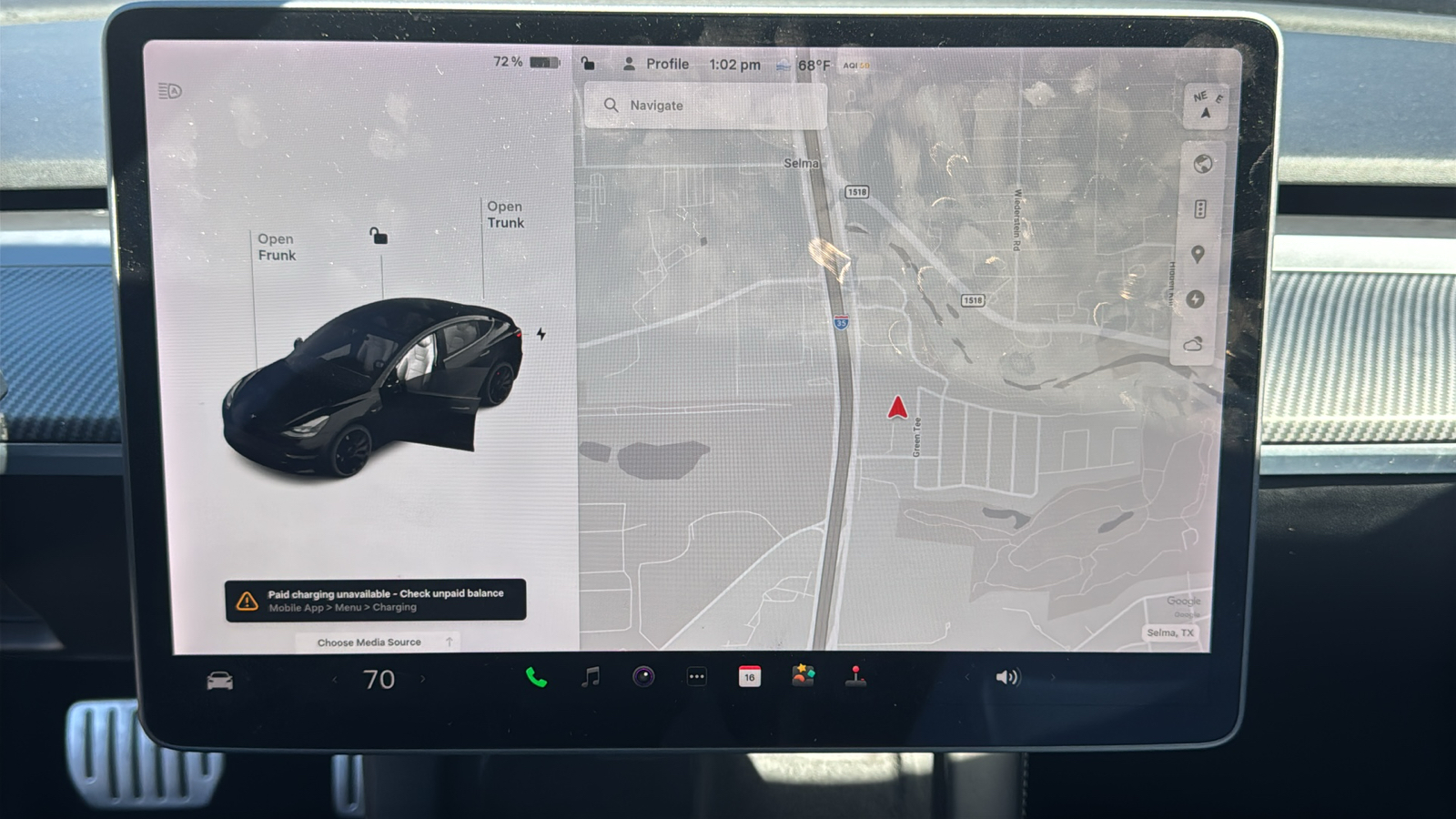Open Choose Media Source panel
This screenshot has width=1456, height=819.
coord(369,642)
